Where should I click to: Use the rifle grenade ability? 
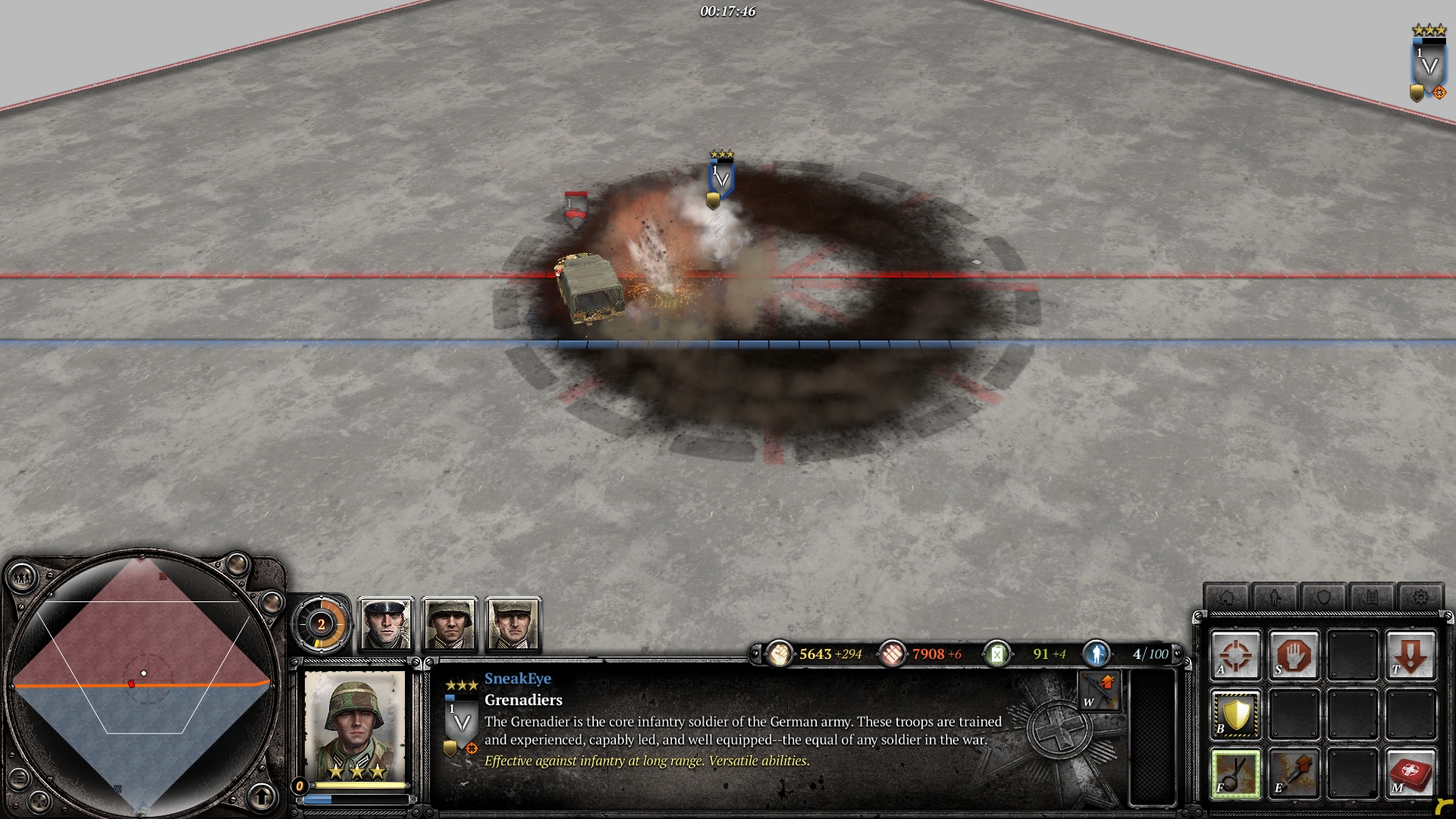pos(1235,773)
